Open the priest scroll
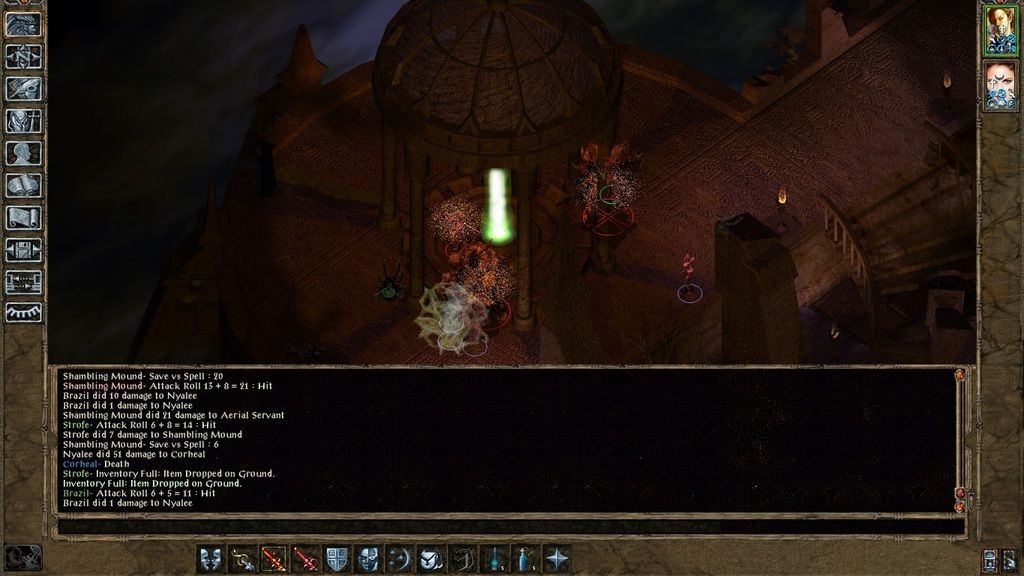This screenshot has width=1024, height=576. point(23,218)
